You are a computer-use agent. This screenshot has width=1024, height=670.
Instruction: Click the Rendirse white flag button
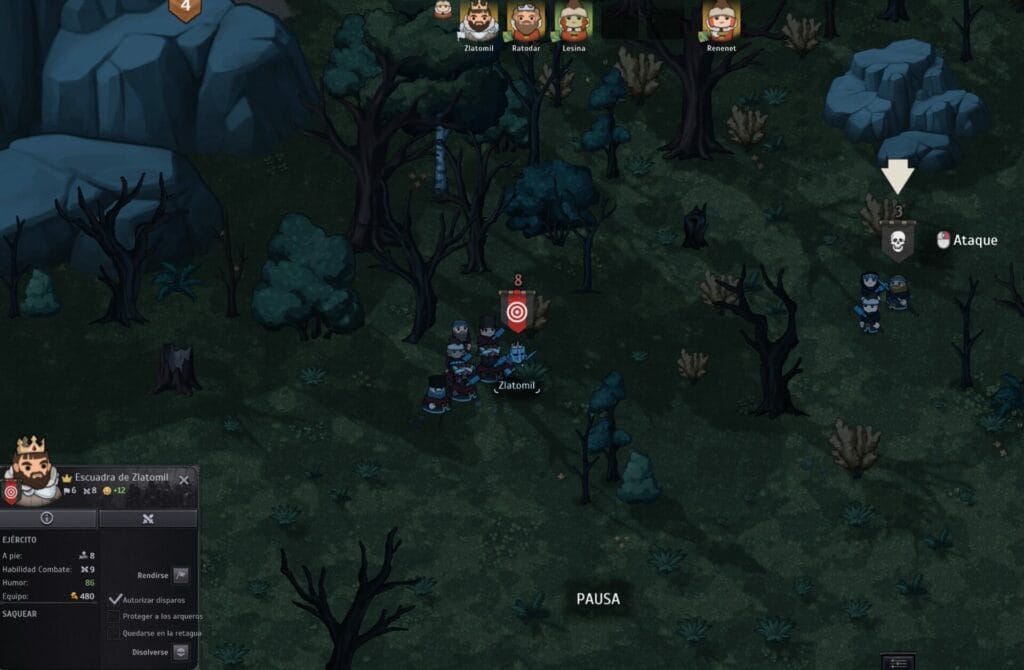click(180, 575)
